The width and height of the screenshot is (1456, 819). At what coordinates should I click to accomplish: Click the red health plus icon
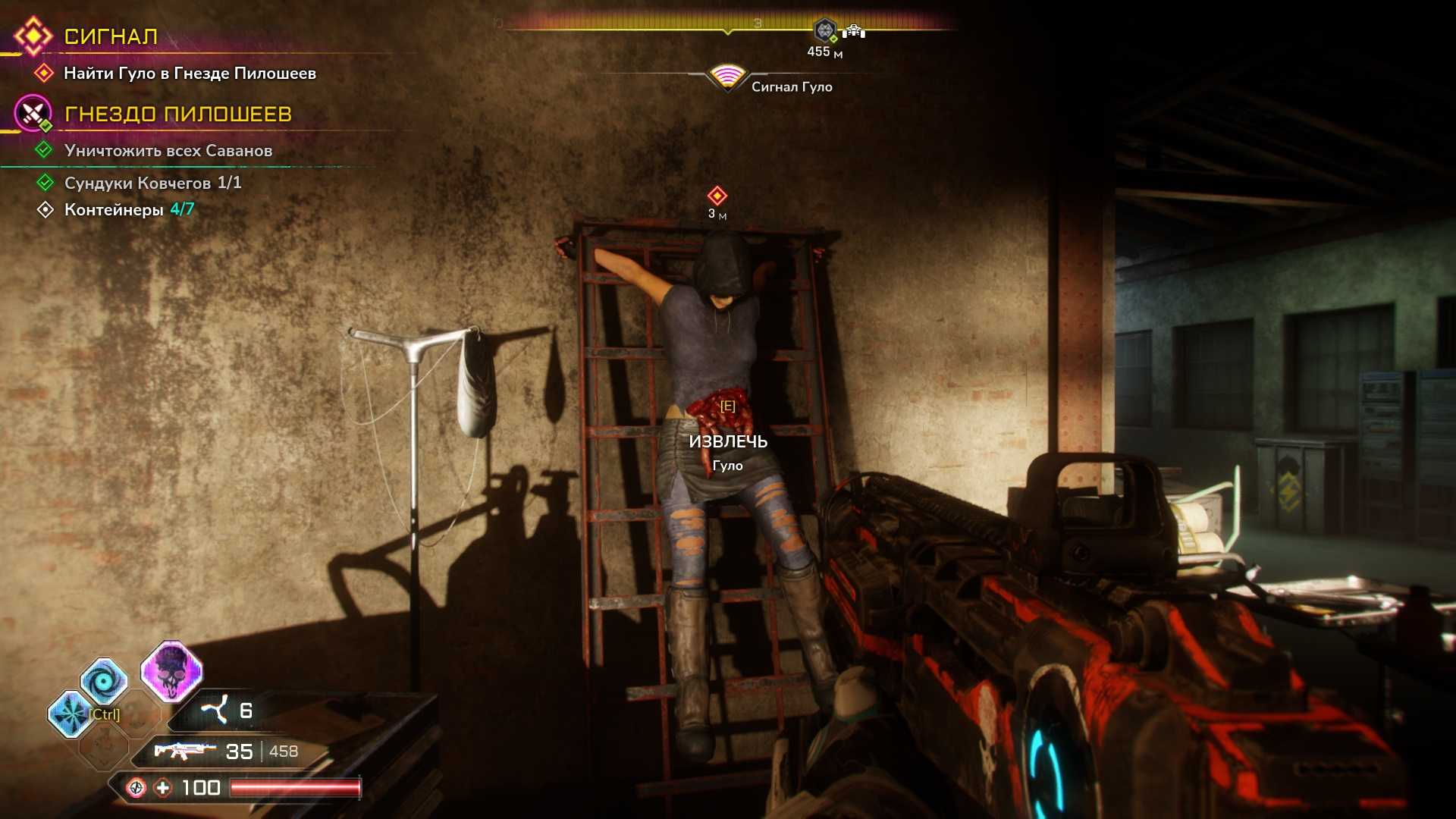[x=163, y=788]
